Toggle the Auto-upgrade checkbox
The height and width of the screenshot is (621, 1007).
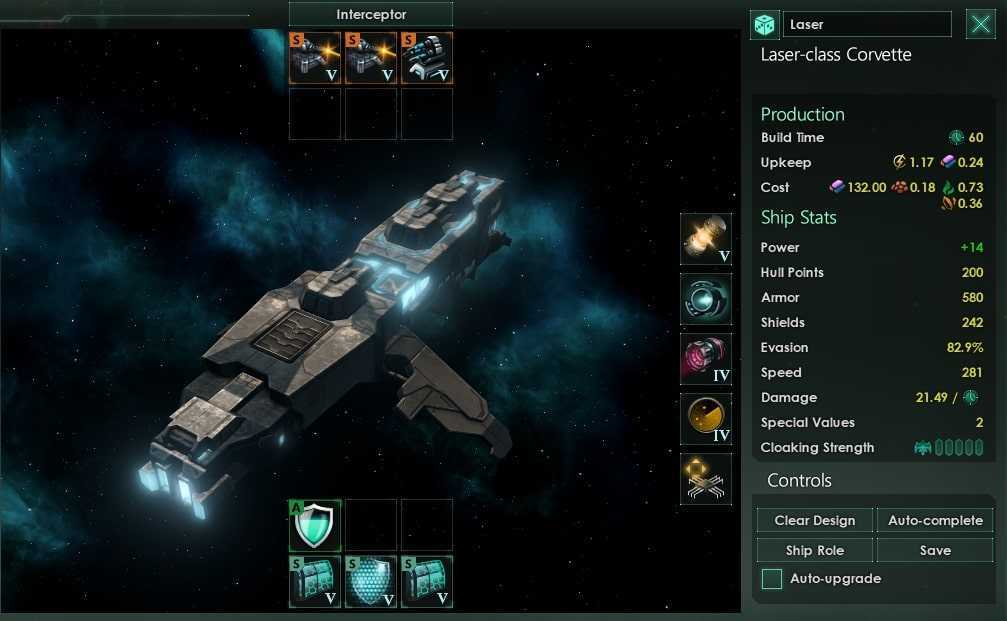tap(772, 579)
